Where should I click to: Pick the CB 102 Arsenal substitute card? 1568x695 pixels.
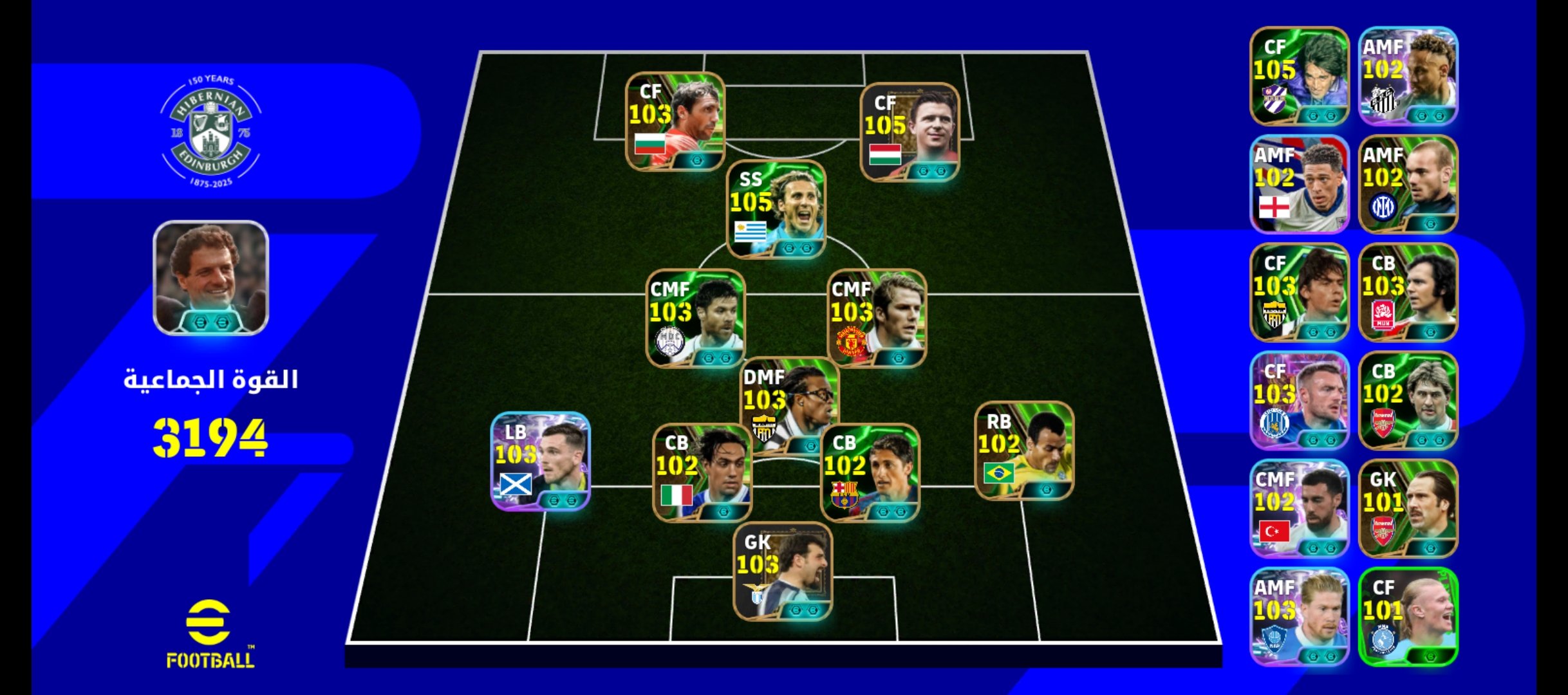1408,400
